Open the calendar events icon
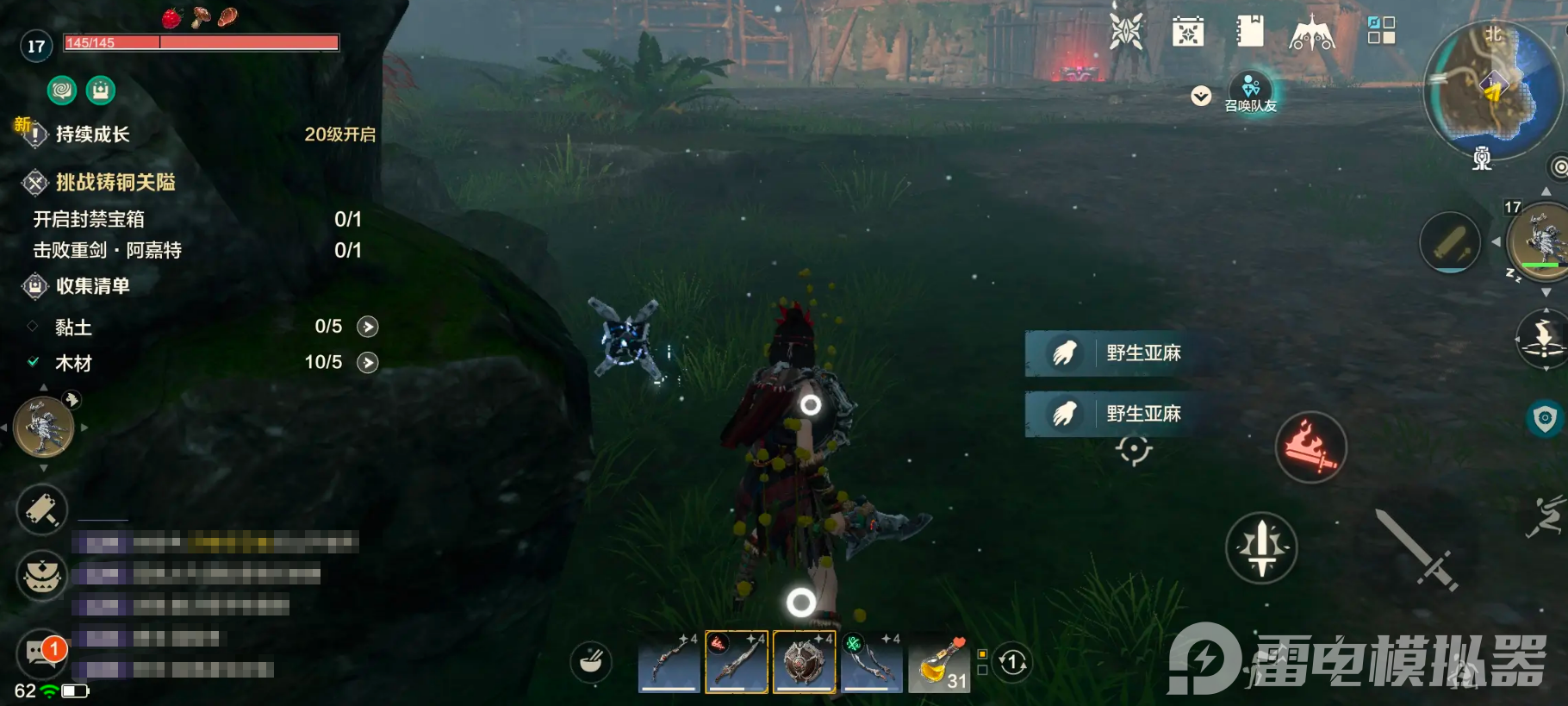1568x706 pixels. tap(1187, 33)
